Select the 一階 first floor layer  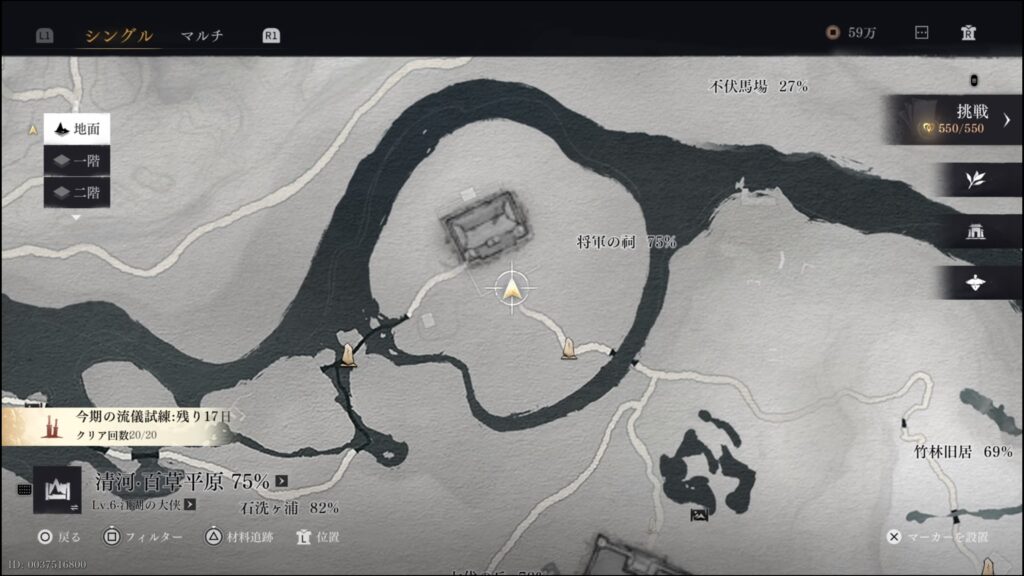pos(77,160)
